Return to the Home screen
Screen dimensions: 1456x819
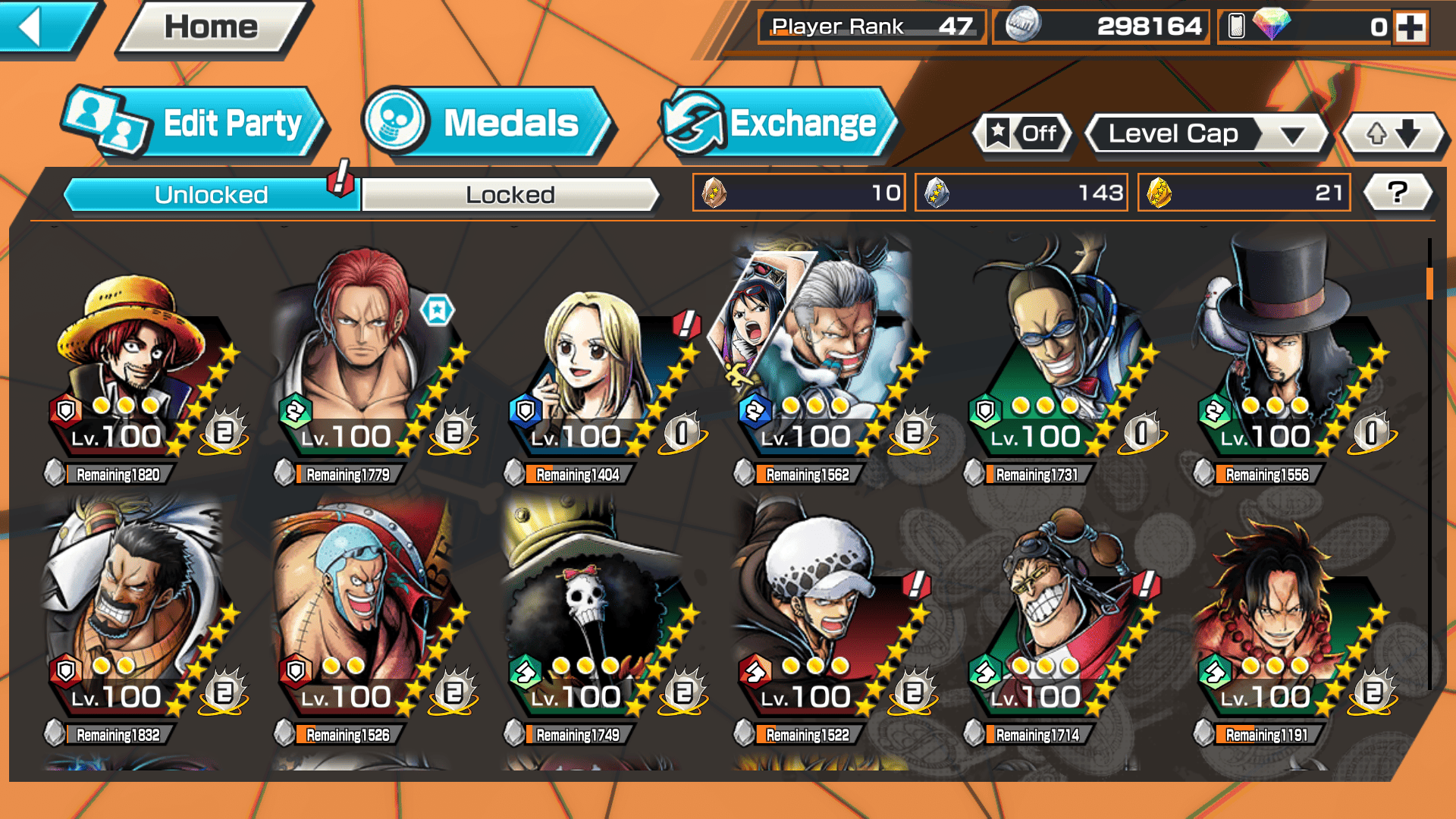(x=212, y=28)
